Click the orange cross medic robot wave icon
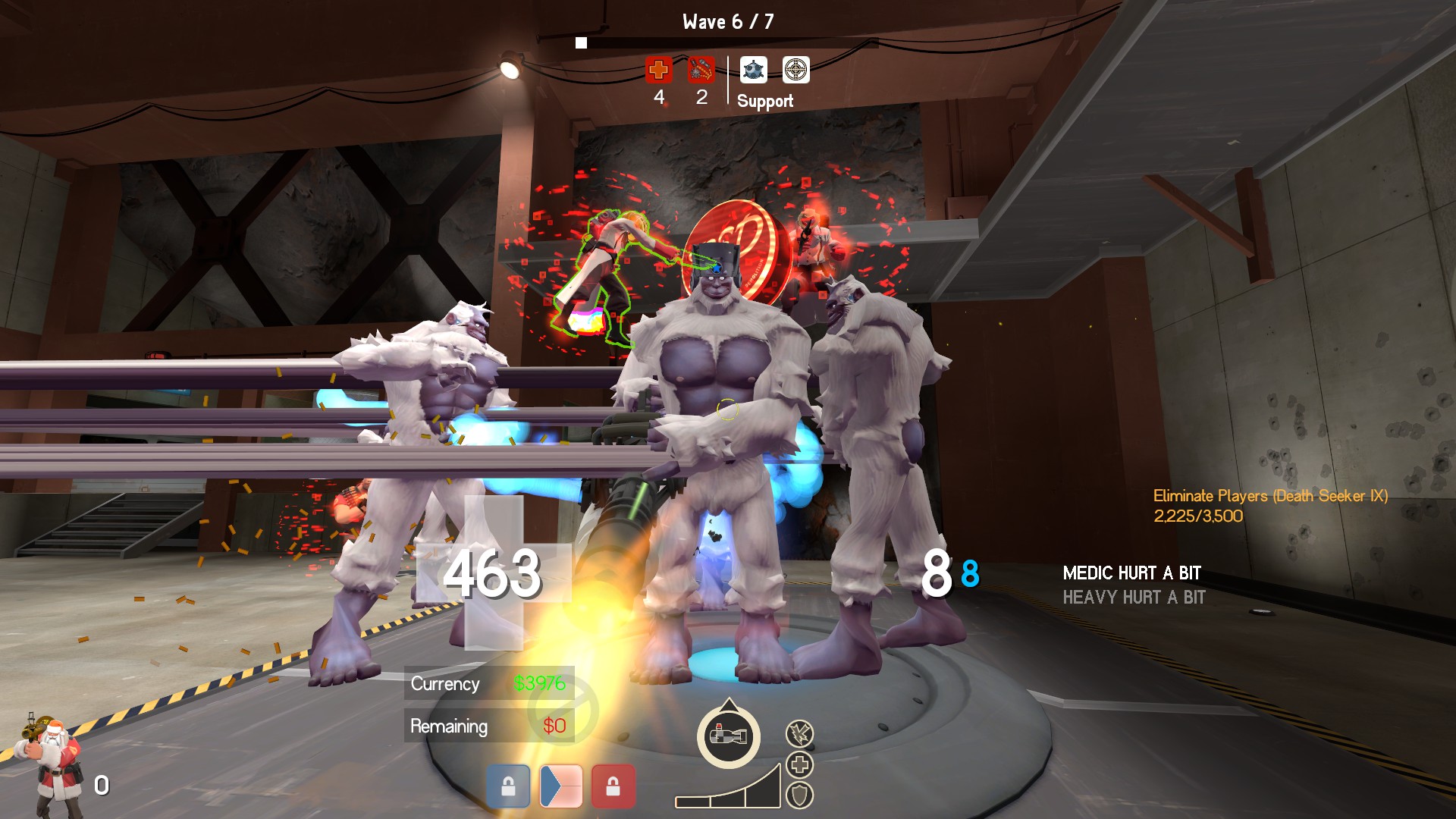 point(658,70)
